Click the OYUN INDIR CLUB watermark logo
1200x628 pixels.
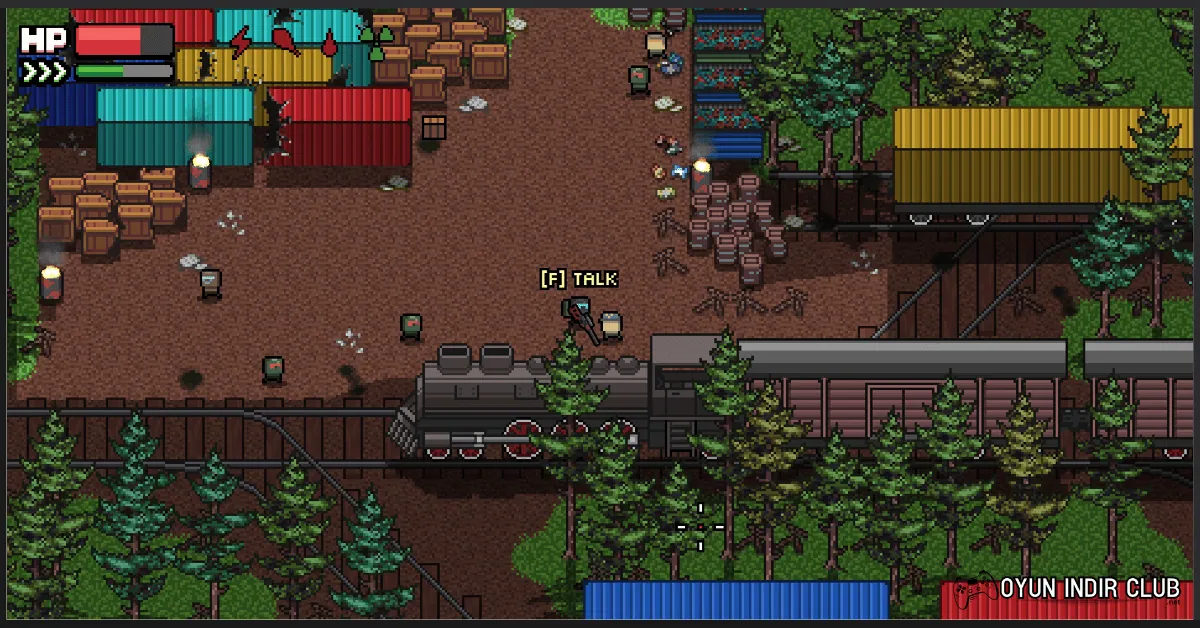[1072, 589]
